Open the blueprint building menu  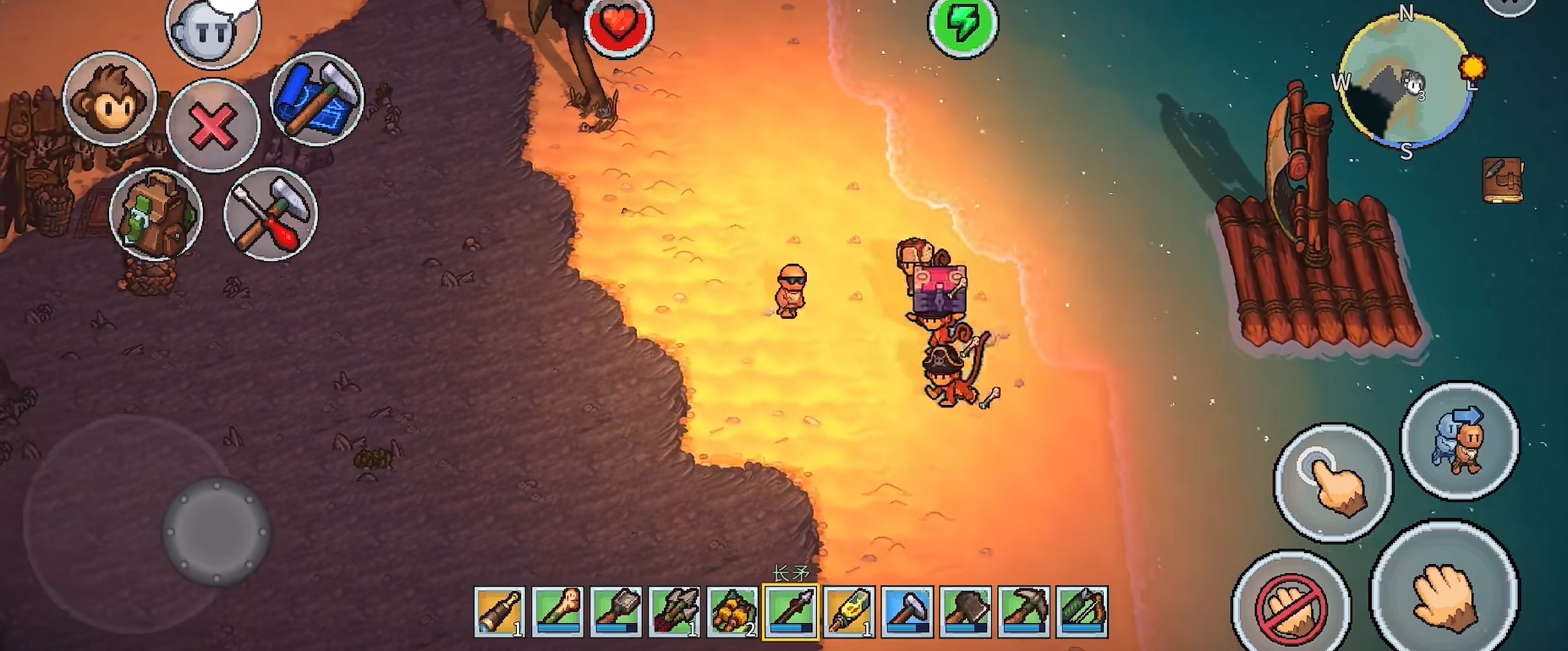pos(316,99)
